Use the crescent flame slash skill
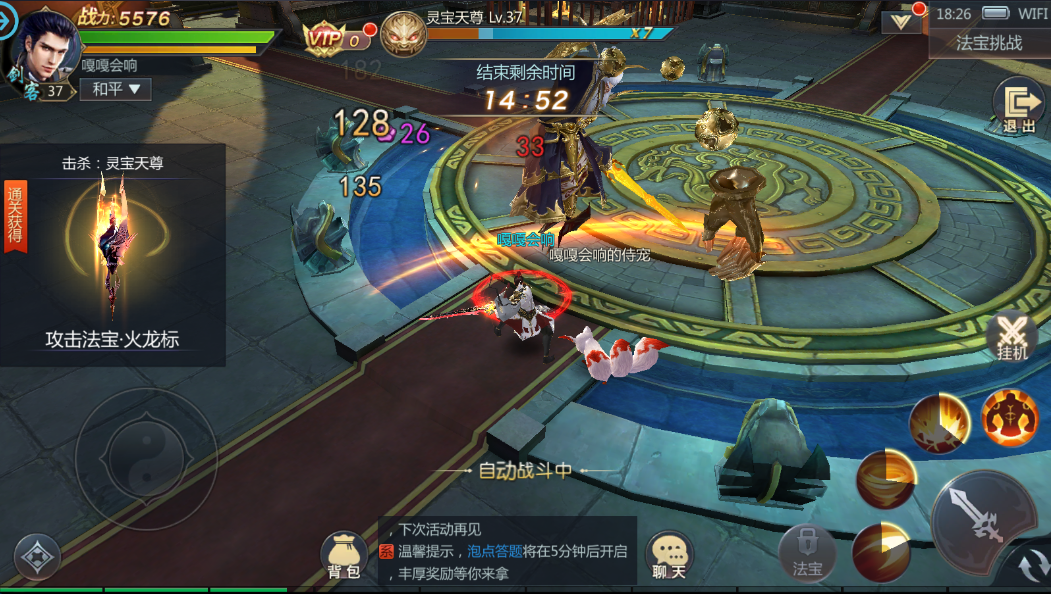 pos(881,552)
